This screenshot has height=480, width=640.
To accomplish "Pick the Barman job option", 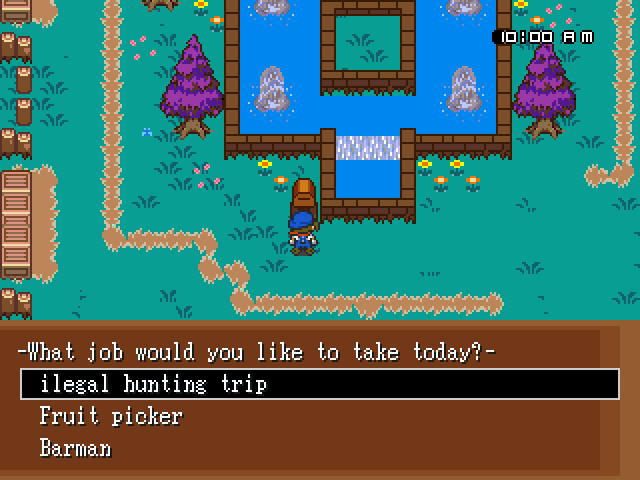I will 76,447.
